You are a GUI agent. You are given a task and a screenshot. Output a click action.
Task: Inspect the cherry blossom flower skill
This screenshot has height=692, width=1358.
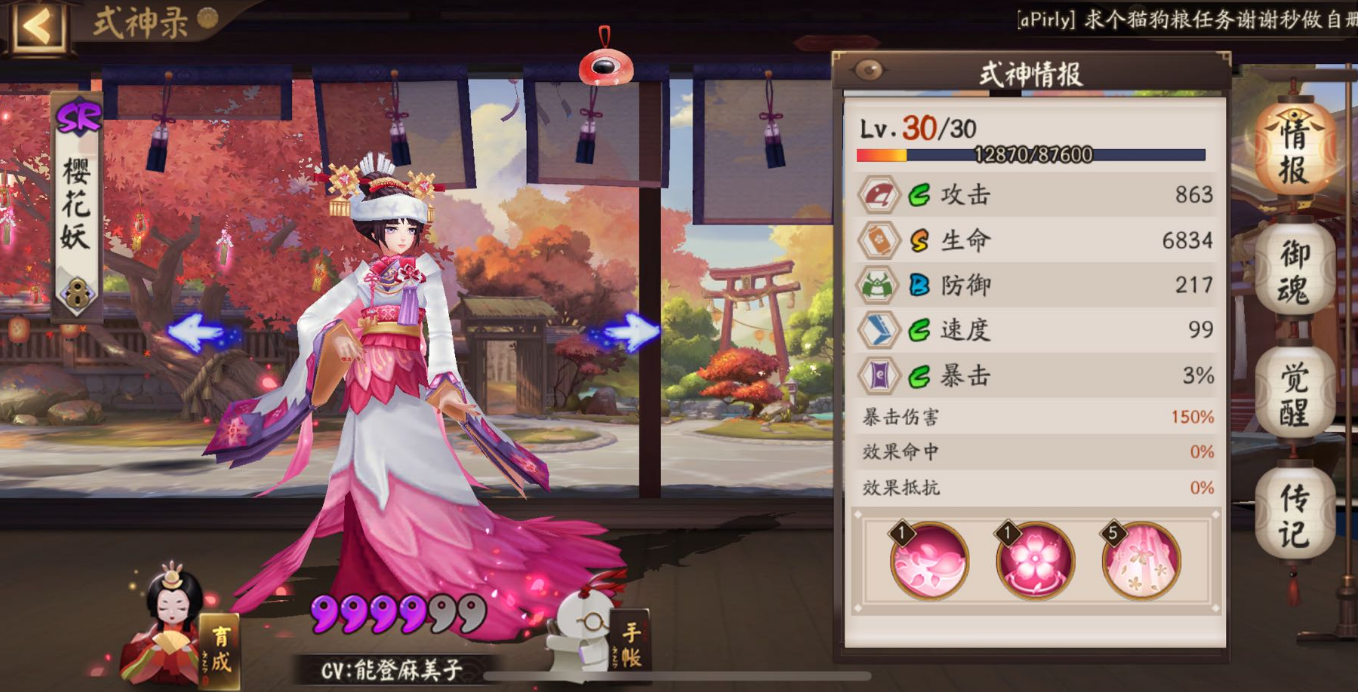point(1035,561)
